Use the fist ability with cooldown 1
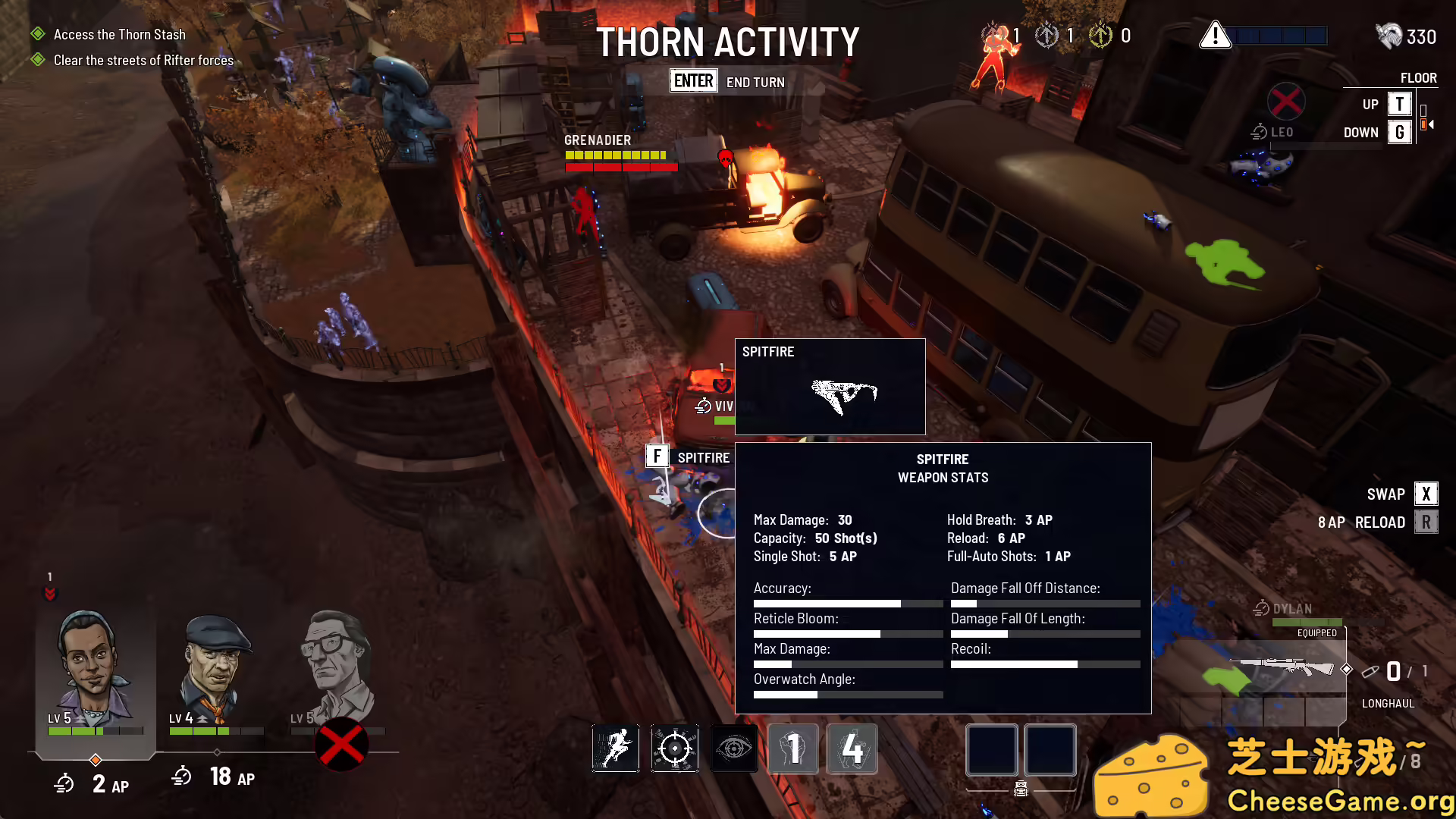The height and width of the screenshot is (819, 1456). [x=792, y=748]
